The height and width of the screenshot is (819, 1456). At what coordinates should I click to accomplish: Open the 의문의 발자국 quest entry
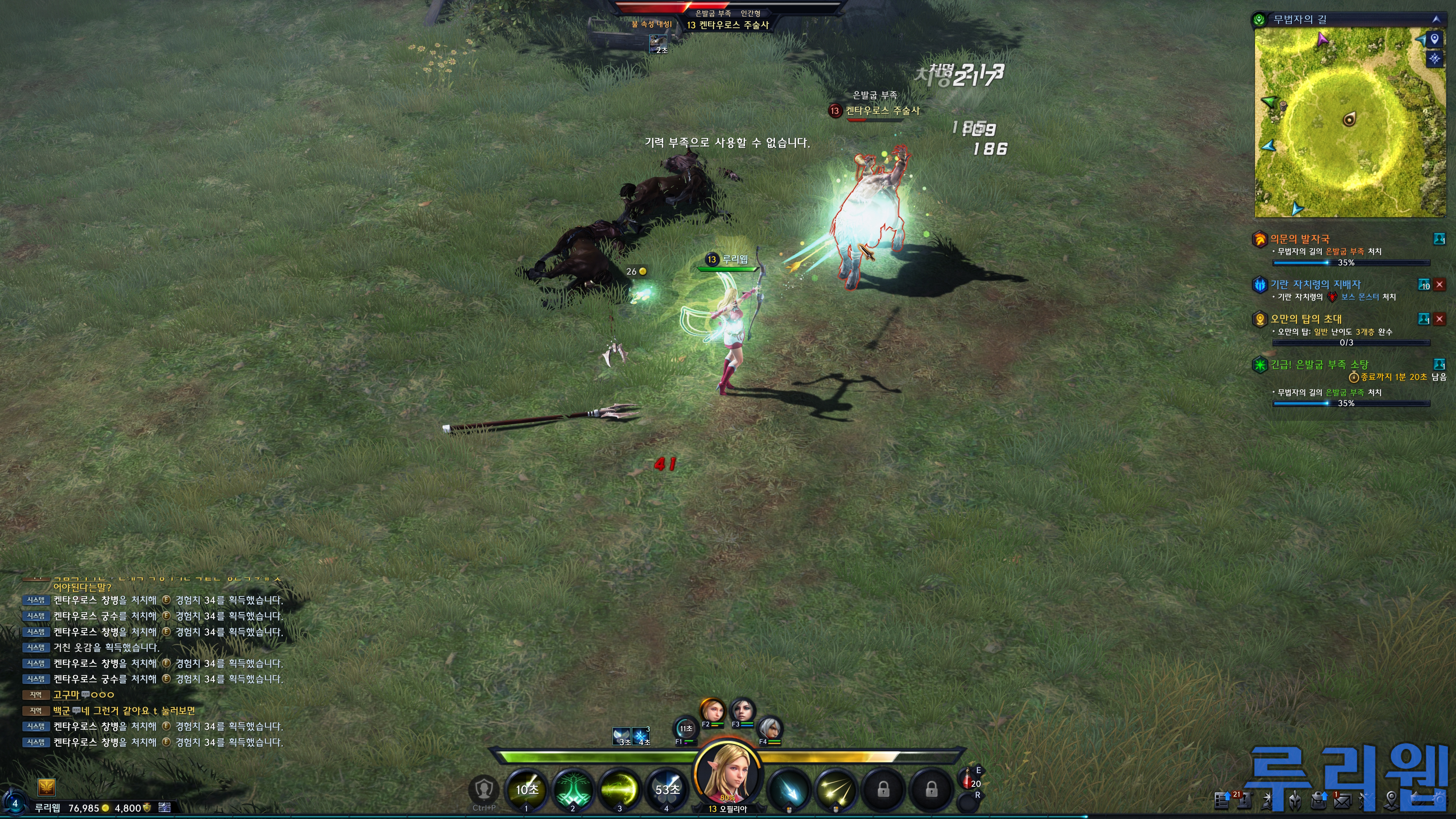coord(1299,239)
